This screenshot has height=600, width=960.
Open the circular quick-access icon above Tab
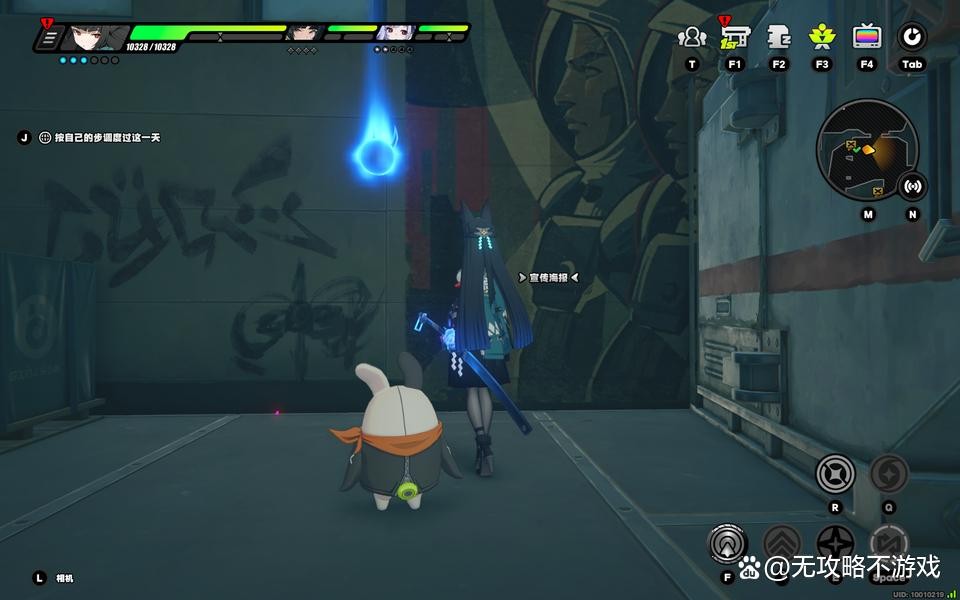[911, 38]
